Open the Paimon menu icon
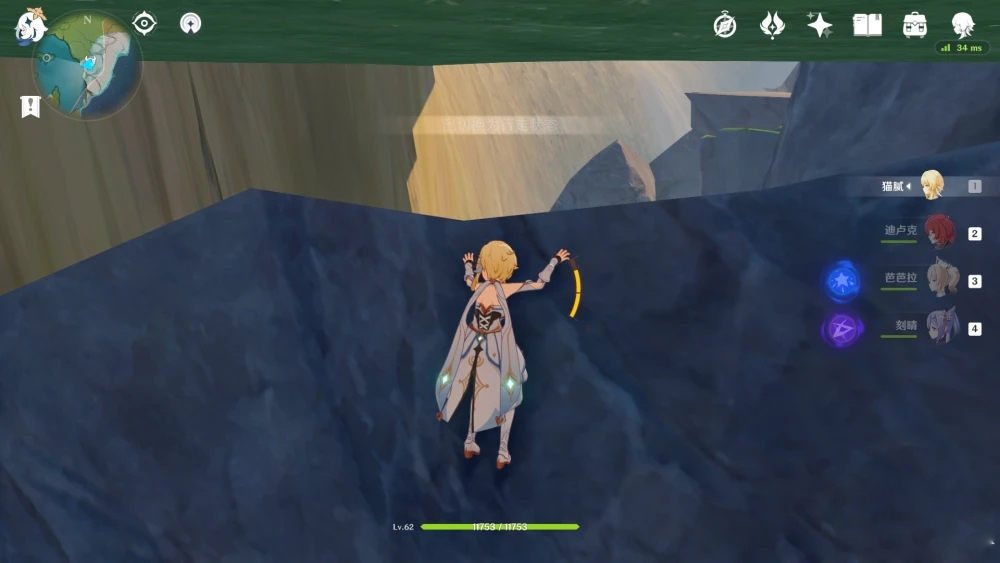Image resolution: width=1000 pixels, height=563 pixels. (30, 24)
